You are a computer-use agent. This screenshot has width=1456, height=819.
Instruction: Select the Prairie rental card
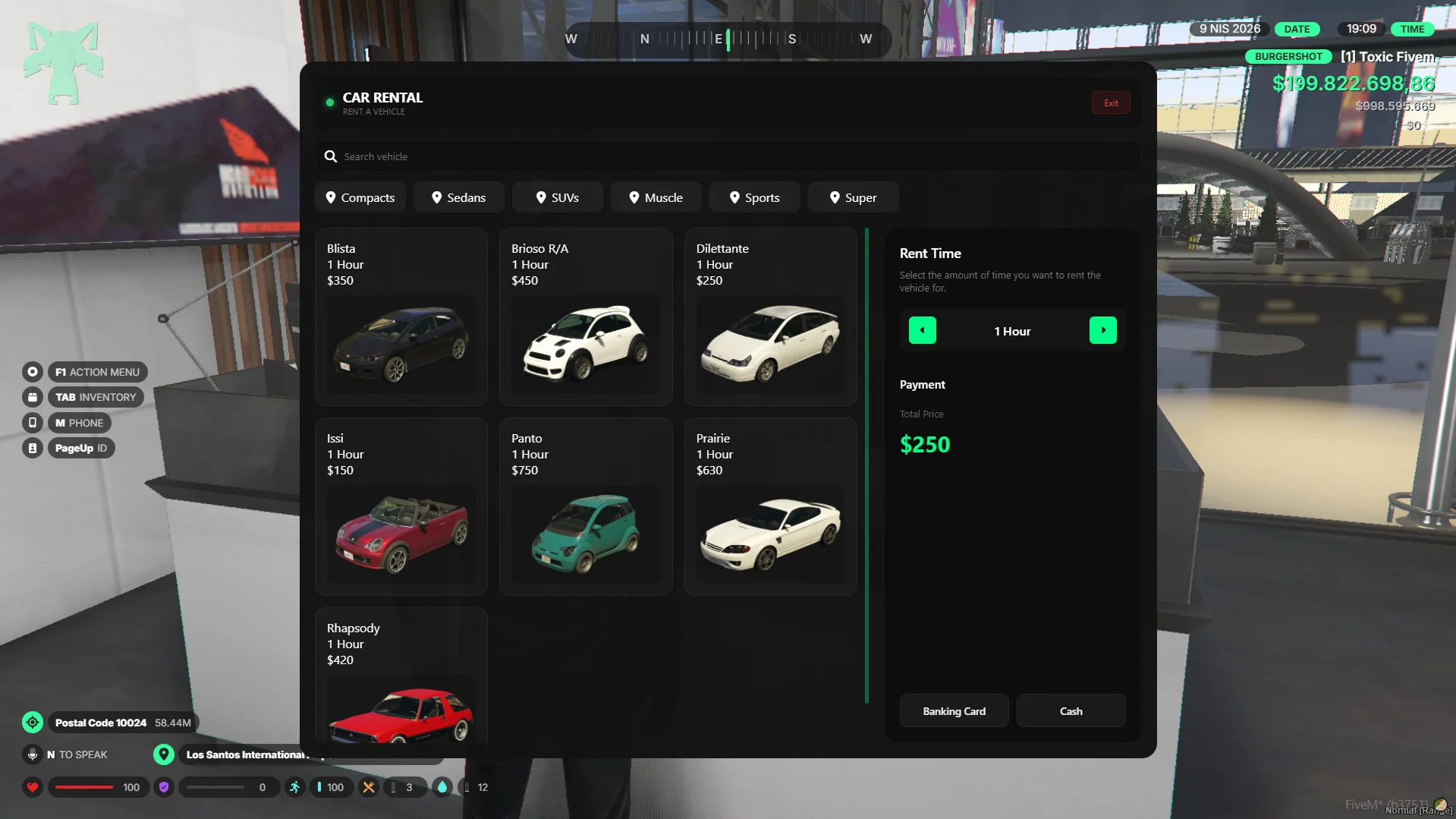(770, 506)
